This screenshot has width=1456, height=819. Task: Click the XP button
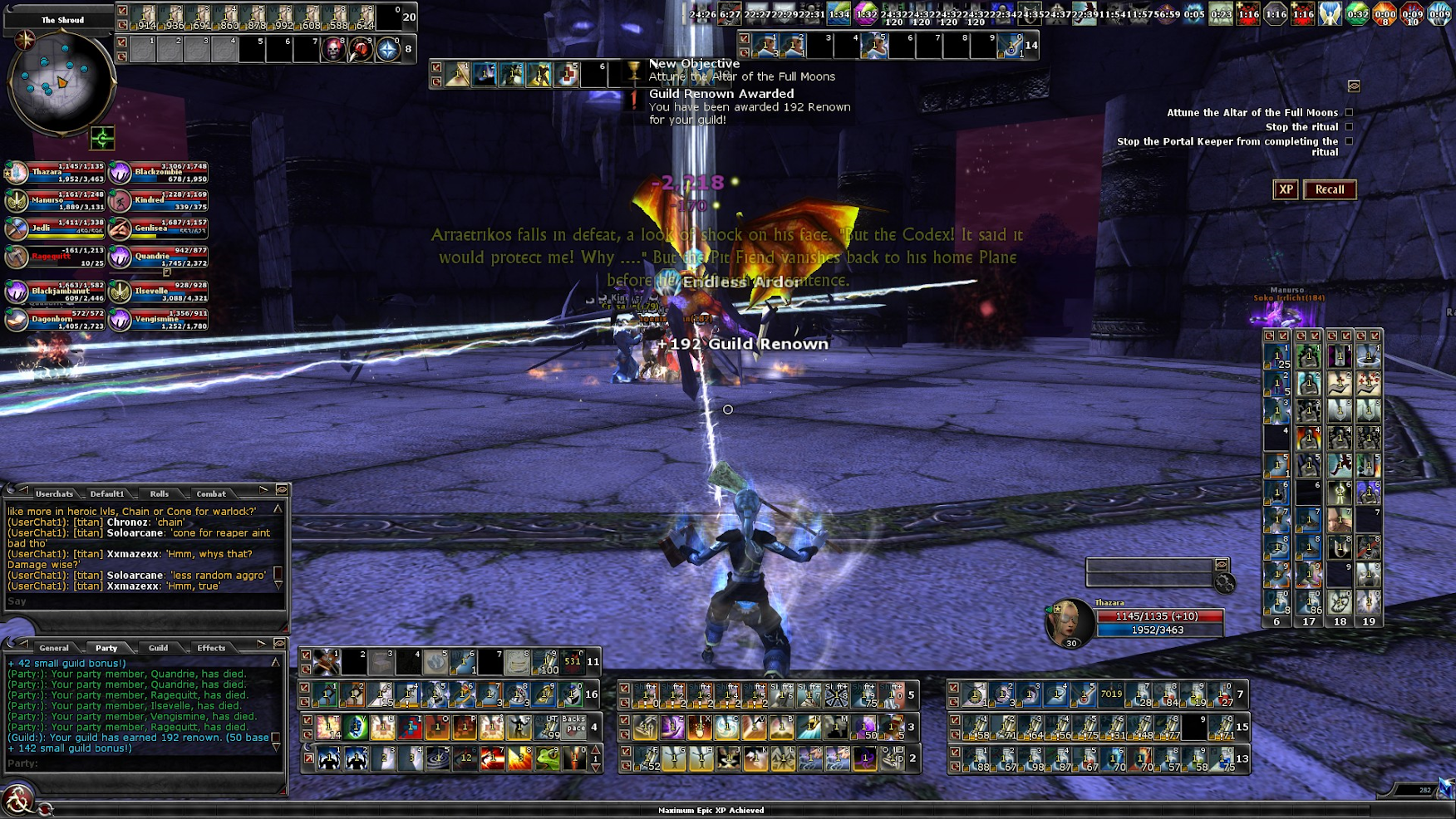click(x=1286, y=189)
